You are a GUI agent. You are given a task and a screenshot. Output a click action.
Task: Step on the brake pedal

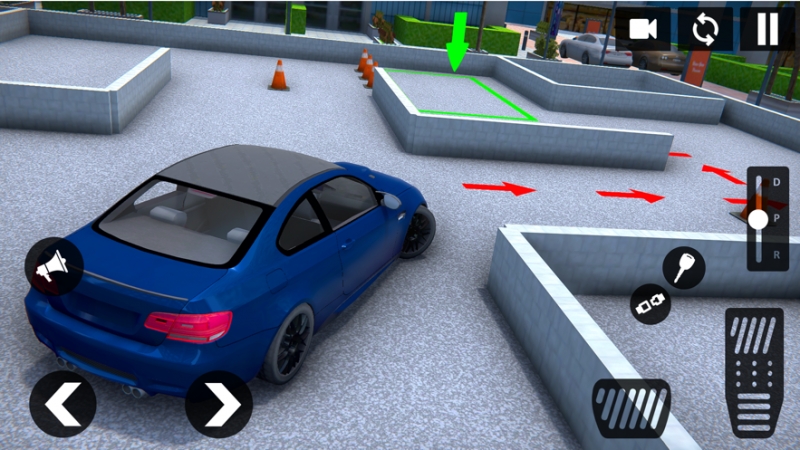coord(631,407)
